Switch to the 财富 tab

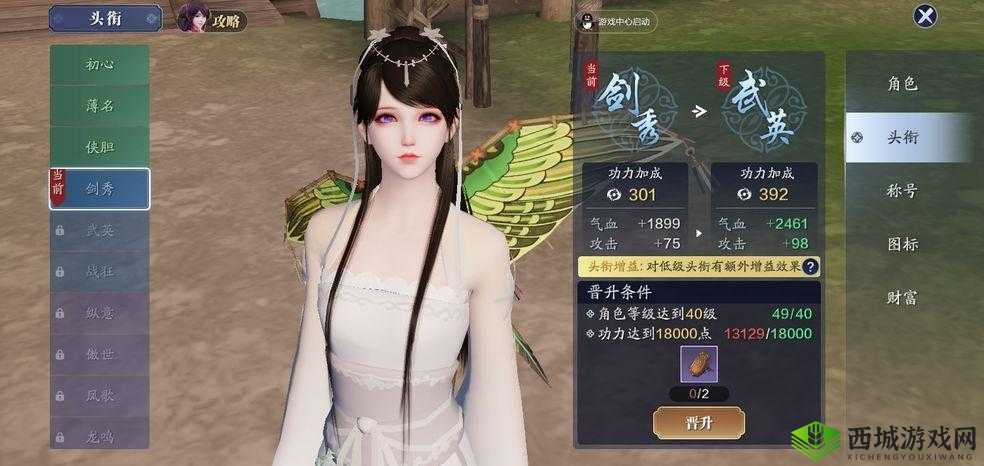point(902,297)
